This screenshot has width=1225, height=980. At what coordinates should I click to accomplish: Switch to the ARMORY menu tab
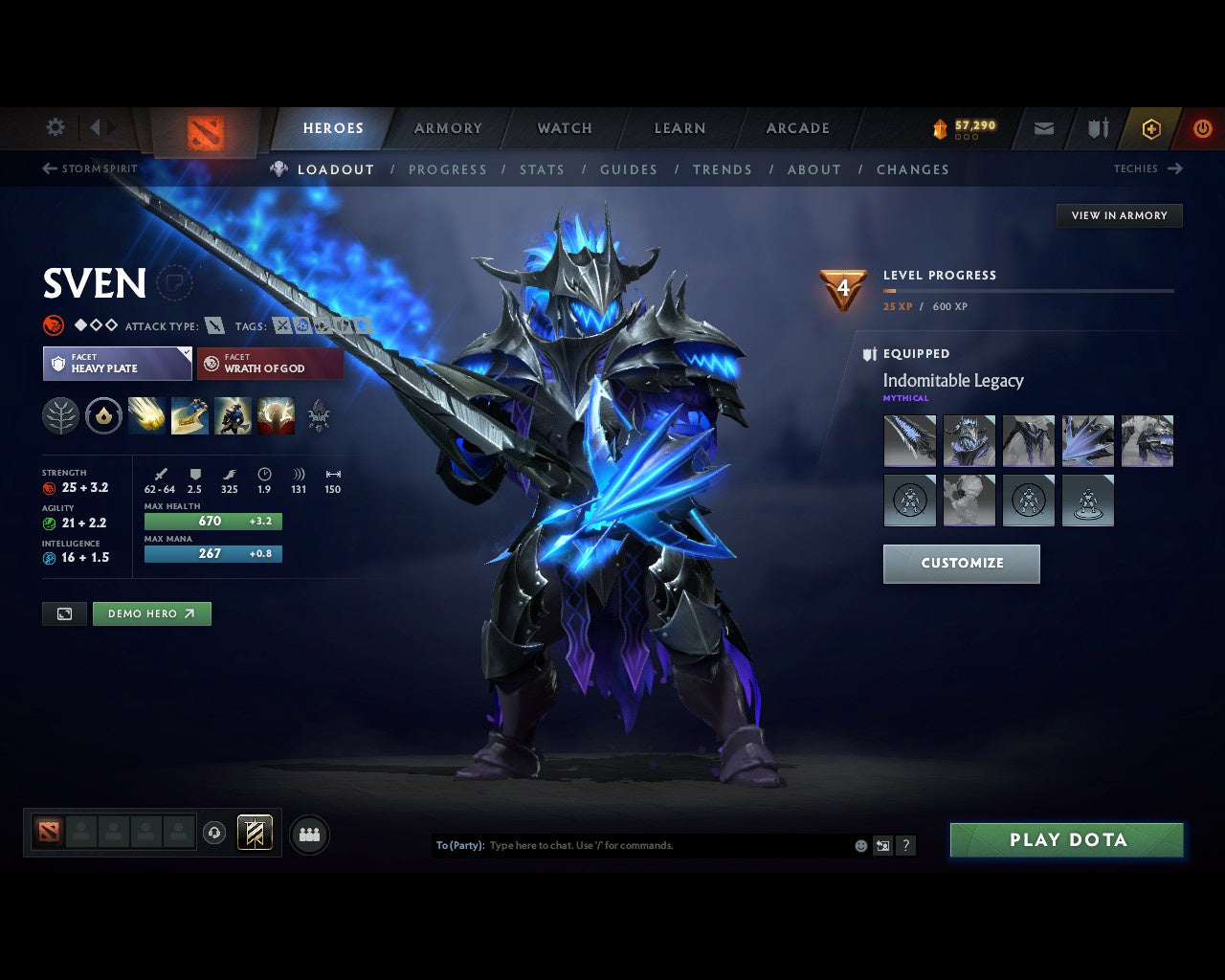[447, 127]
